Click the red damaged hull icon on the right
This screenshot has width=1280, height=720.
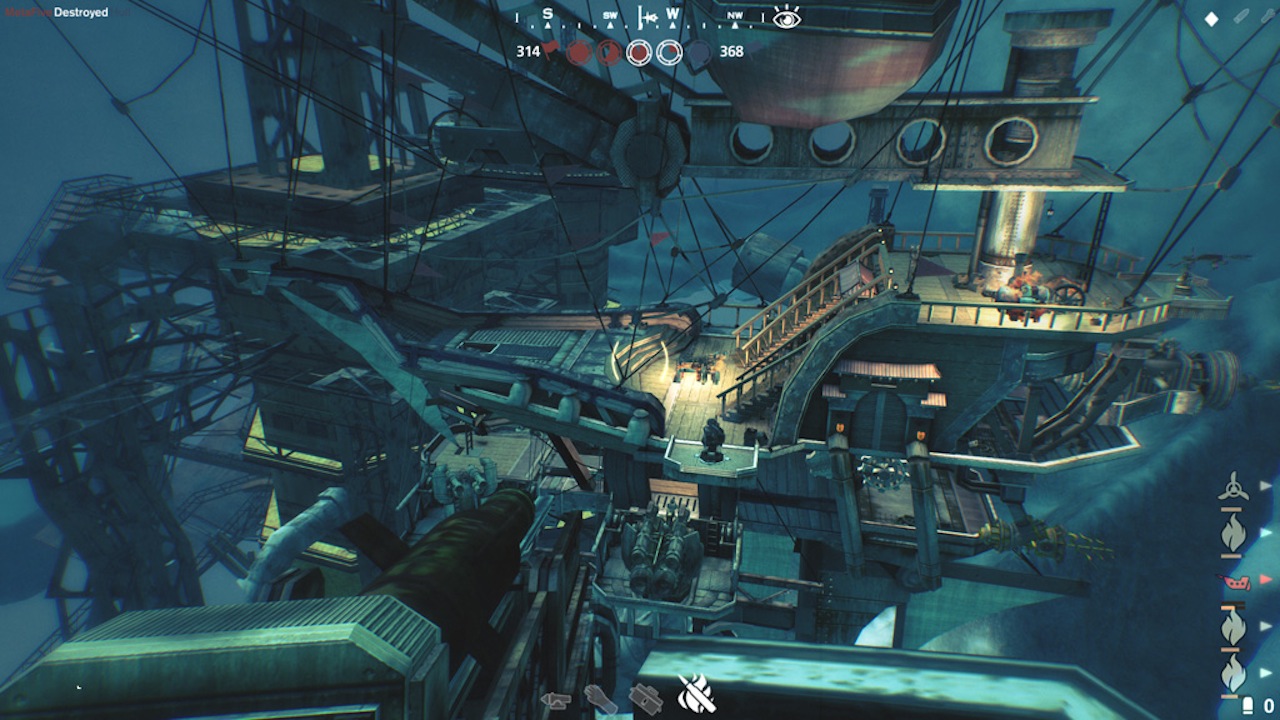coord(1237,583)
